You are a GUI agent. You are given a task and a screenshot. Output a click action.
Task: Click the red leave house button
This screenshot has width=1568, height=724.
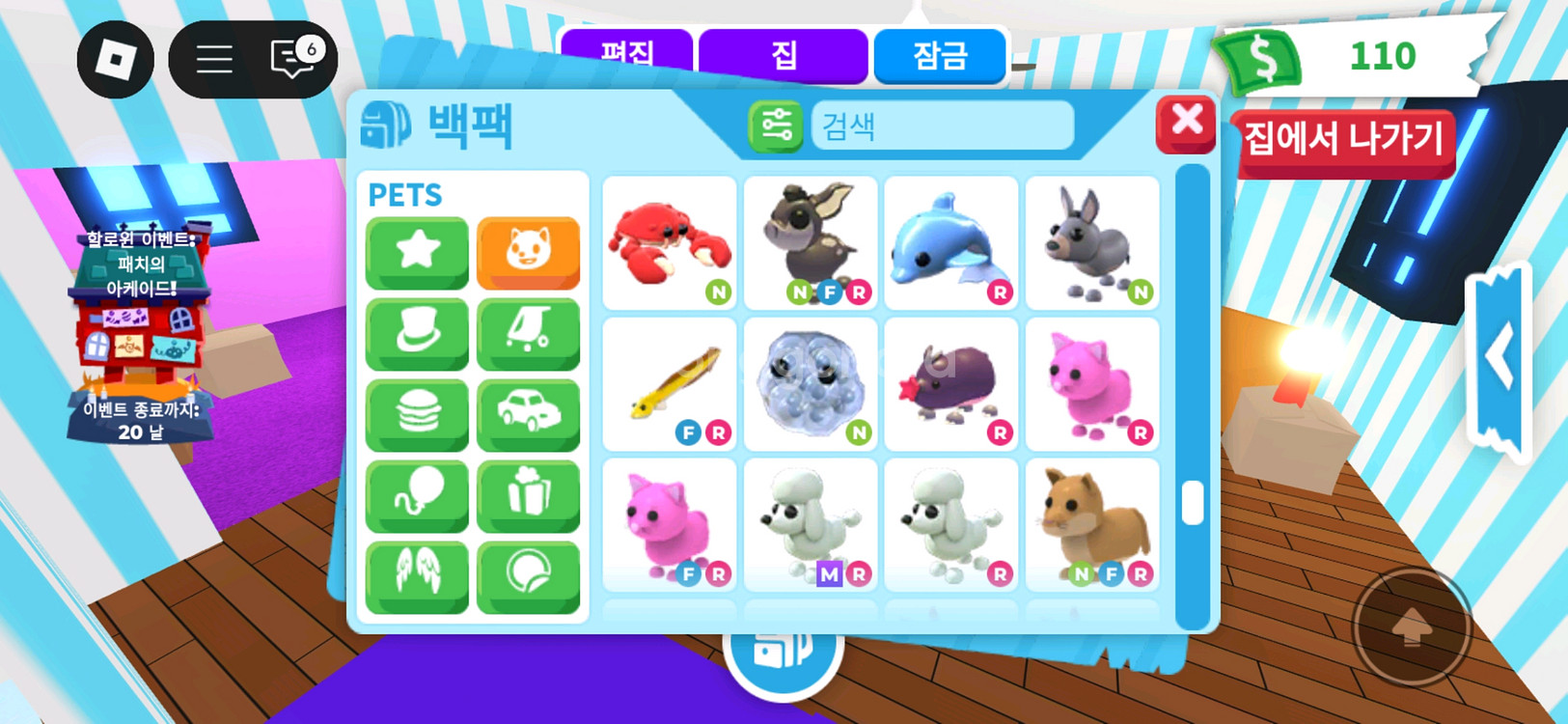[1343, 141]
